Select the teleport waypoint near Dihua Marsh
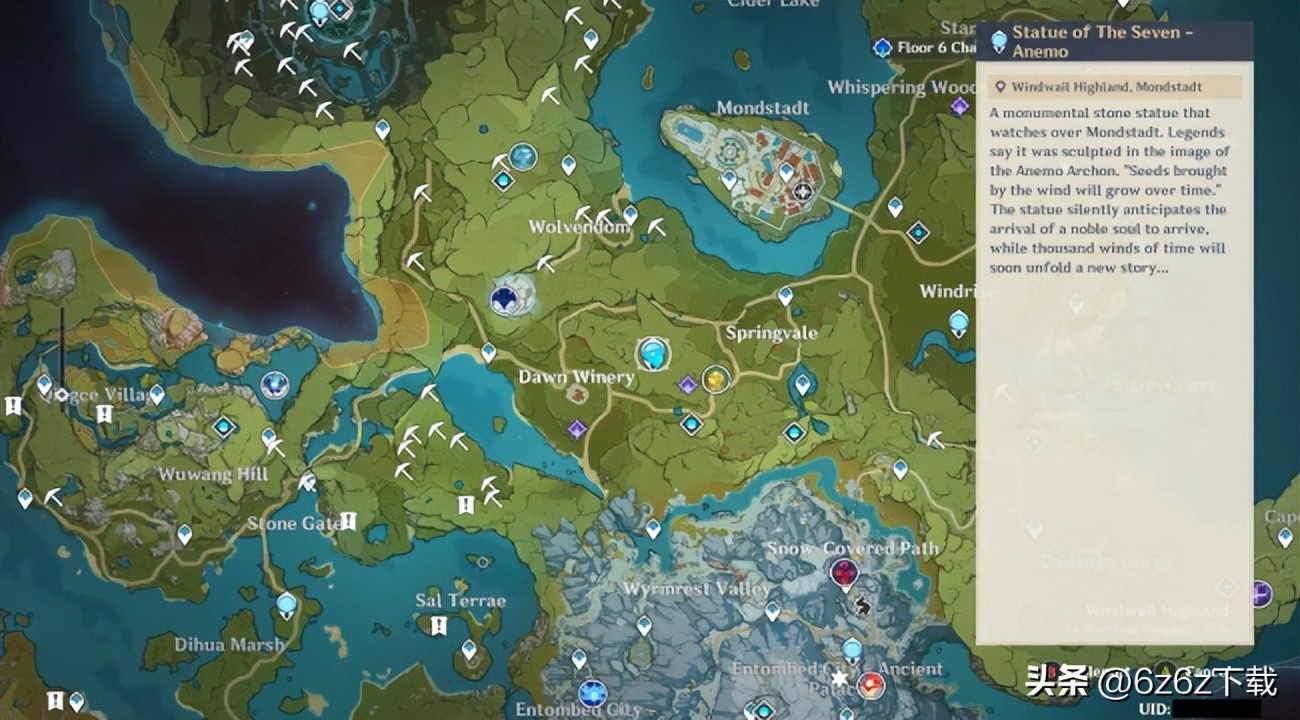The height and width of the screenshot is (720, 1300). (x=285, y=604)
